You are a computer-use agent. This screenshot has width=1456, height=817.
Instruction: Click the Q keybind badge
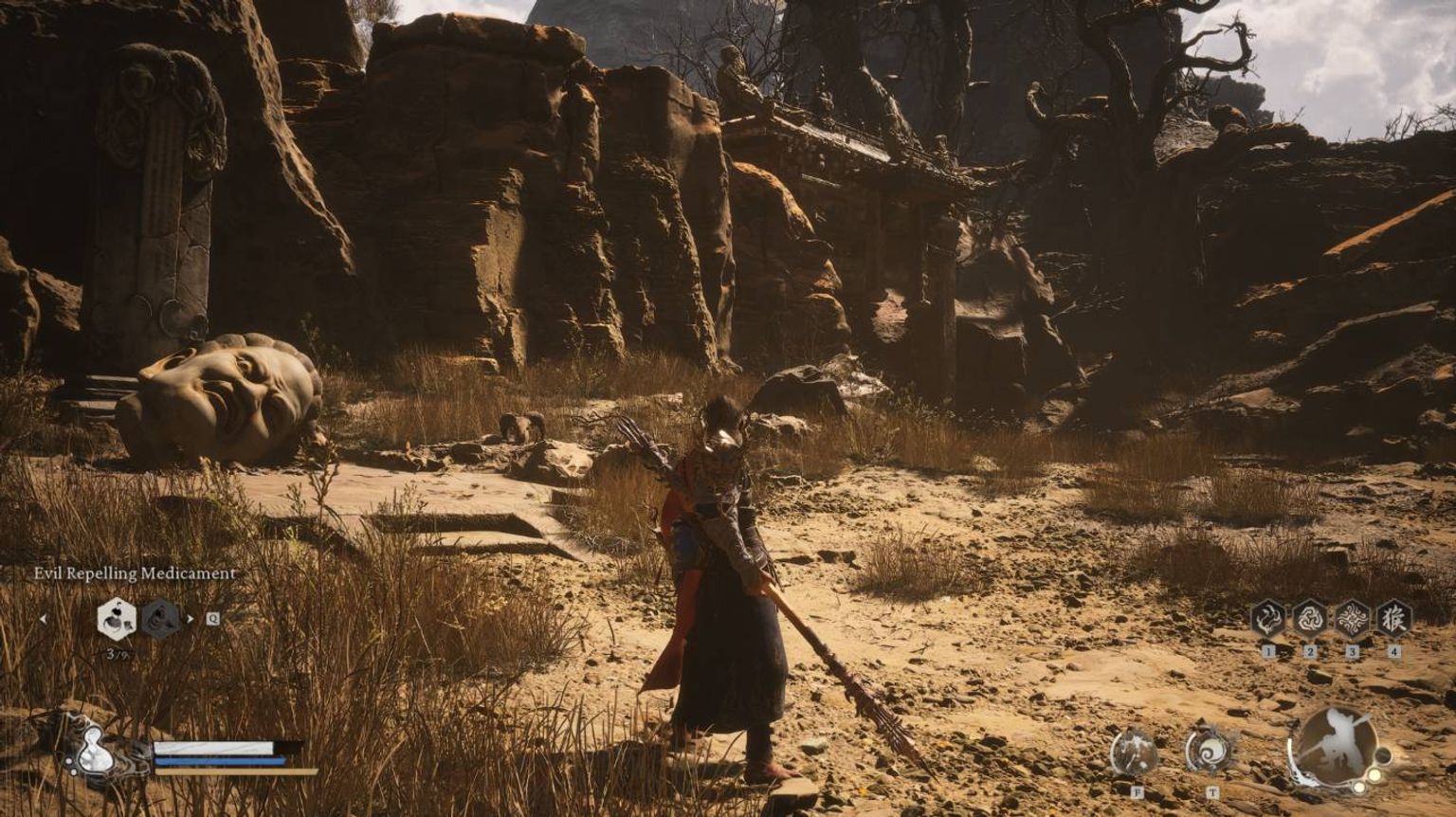click(x=212, y=619)
